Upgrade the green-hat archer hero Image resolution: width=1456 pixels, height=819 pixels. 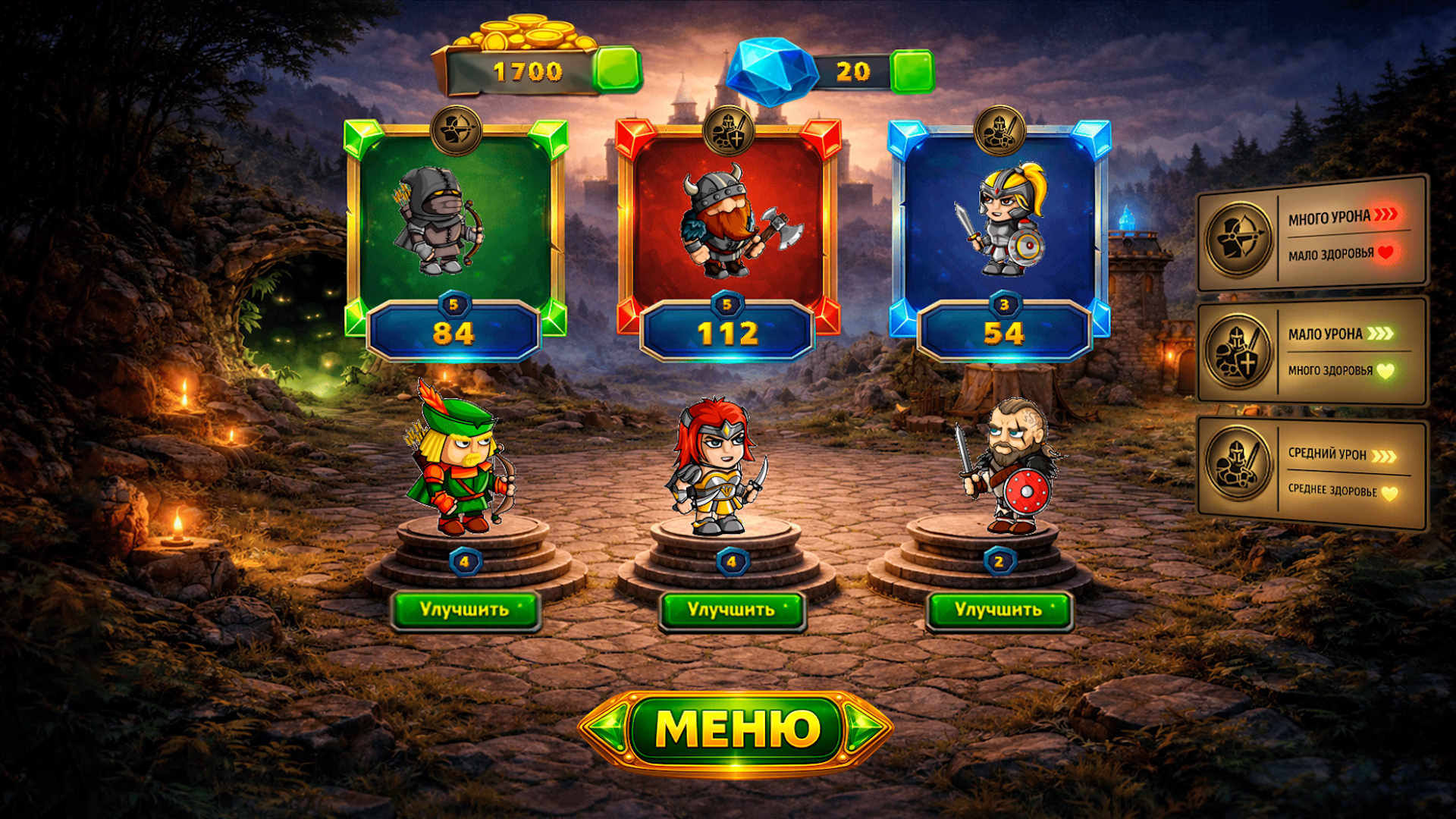pos(465,610)
